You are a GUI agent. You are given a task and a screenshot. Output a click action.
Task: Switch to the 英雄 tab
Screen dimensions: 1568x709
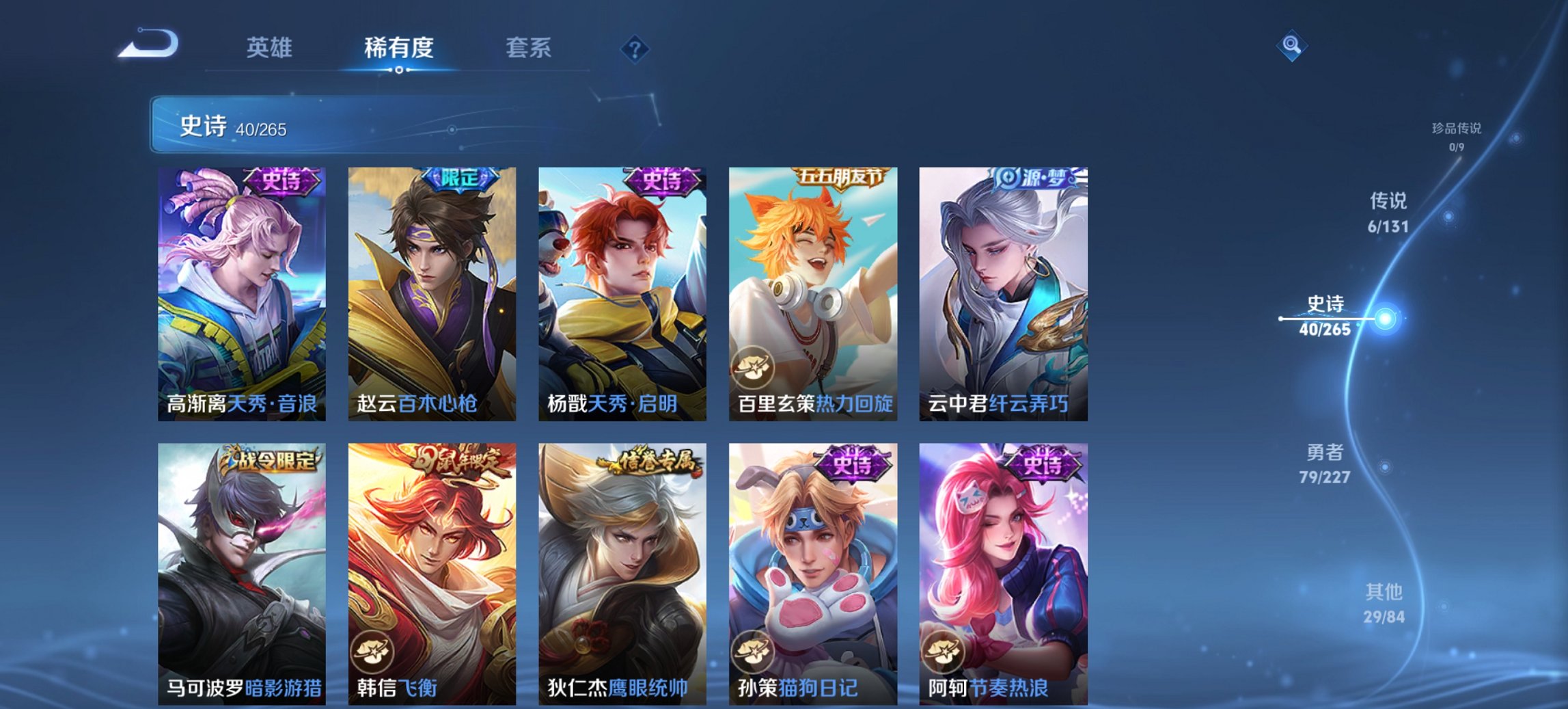coord(271,48)
